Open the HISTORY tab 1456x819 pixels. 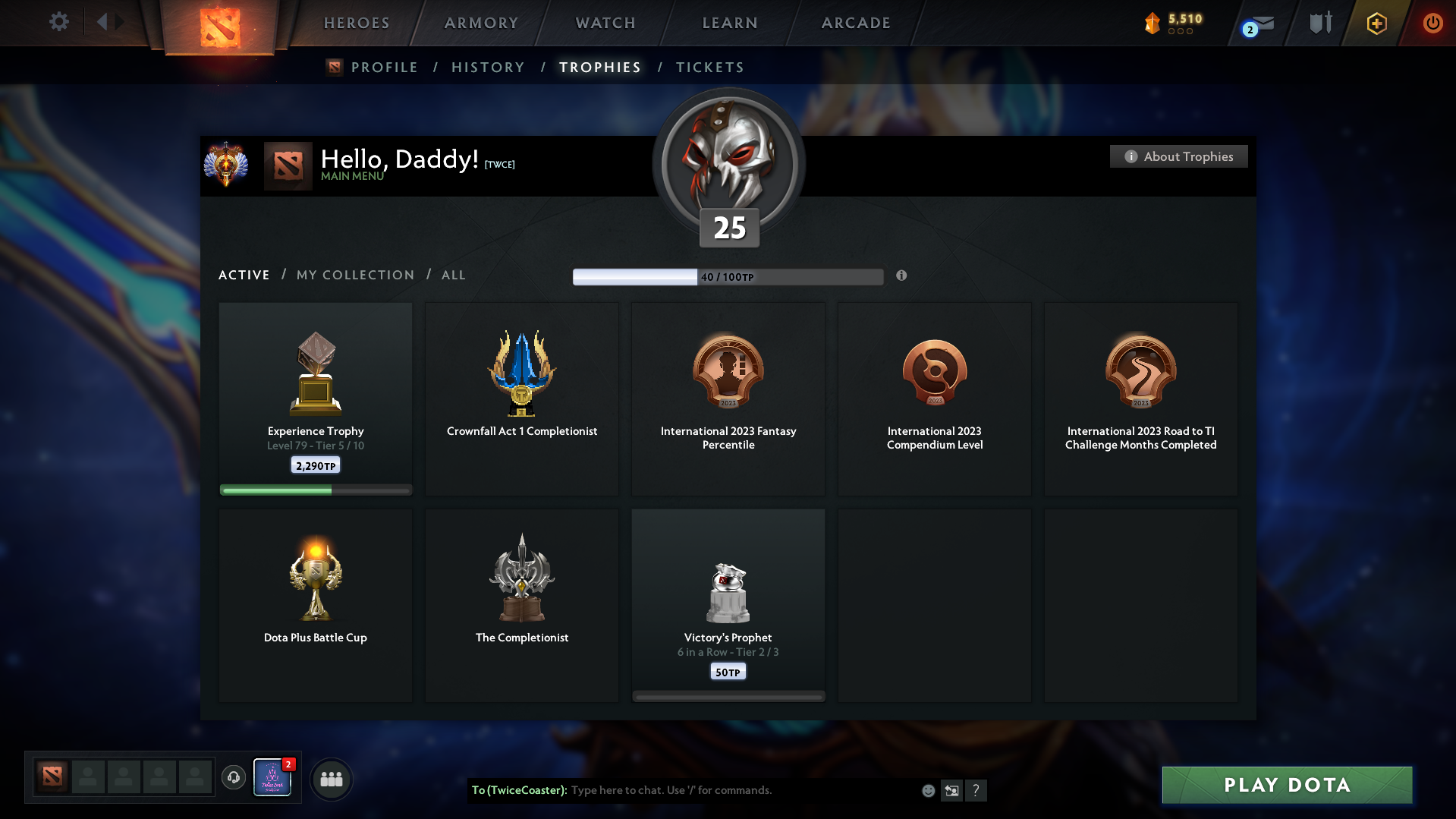[488, 67]
